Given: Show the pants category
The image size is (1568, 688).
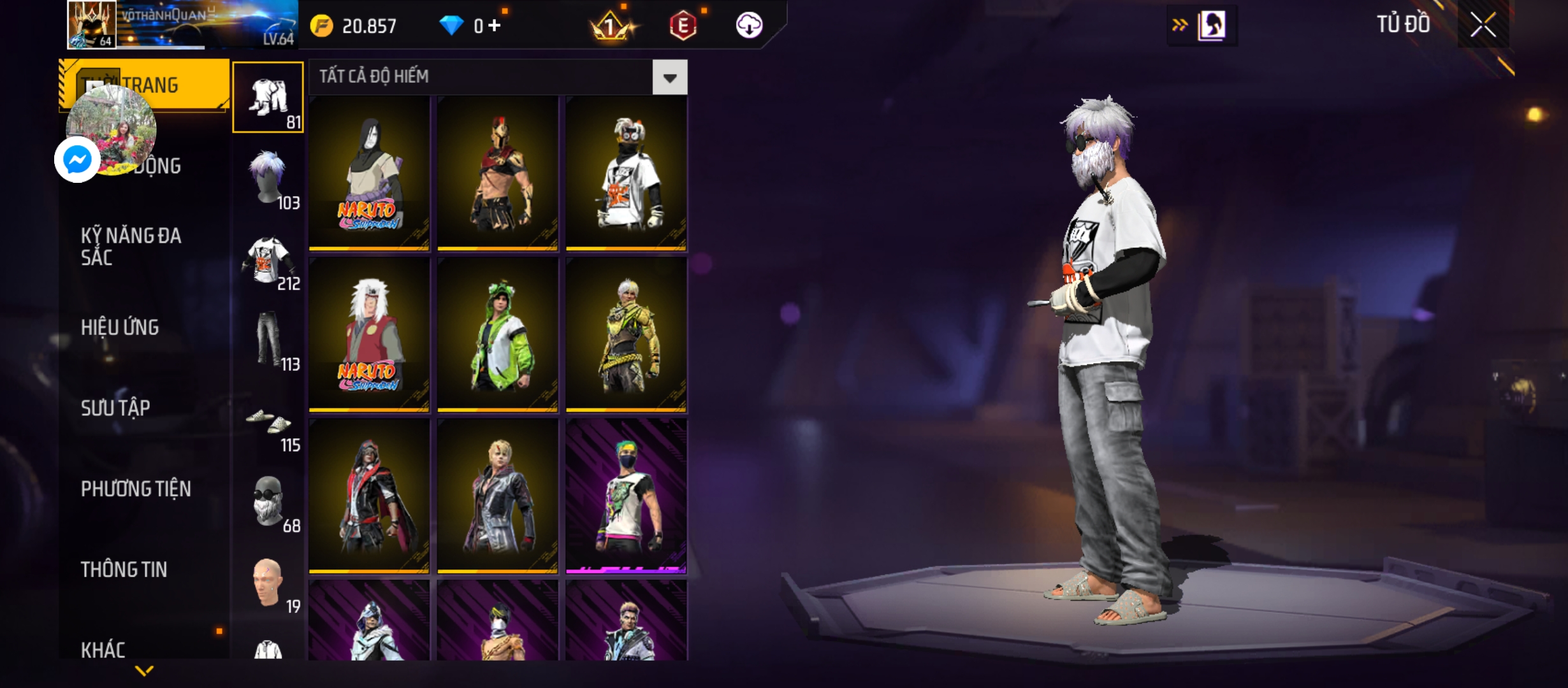Looking at the screenshot, I should (x=268, y=340).
